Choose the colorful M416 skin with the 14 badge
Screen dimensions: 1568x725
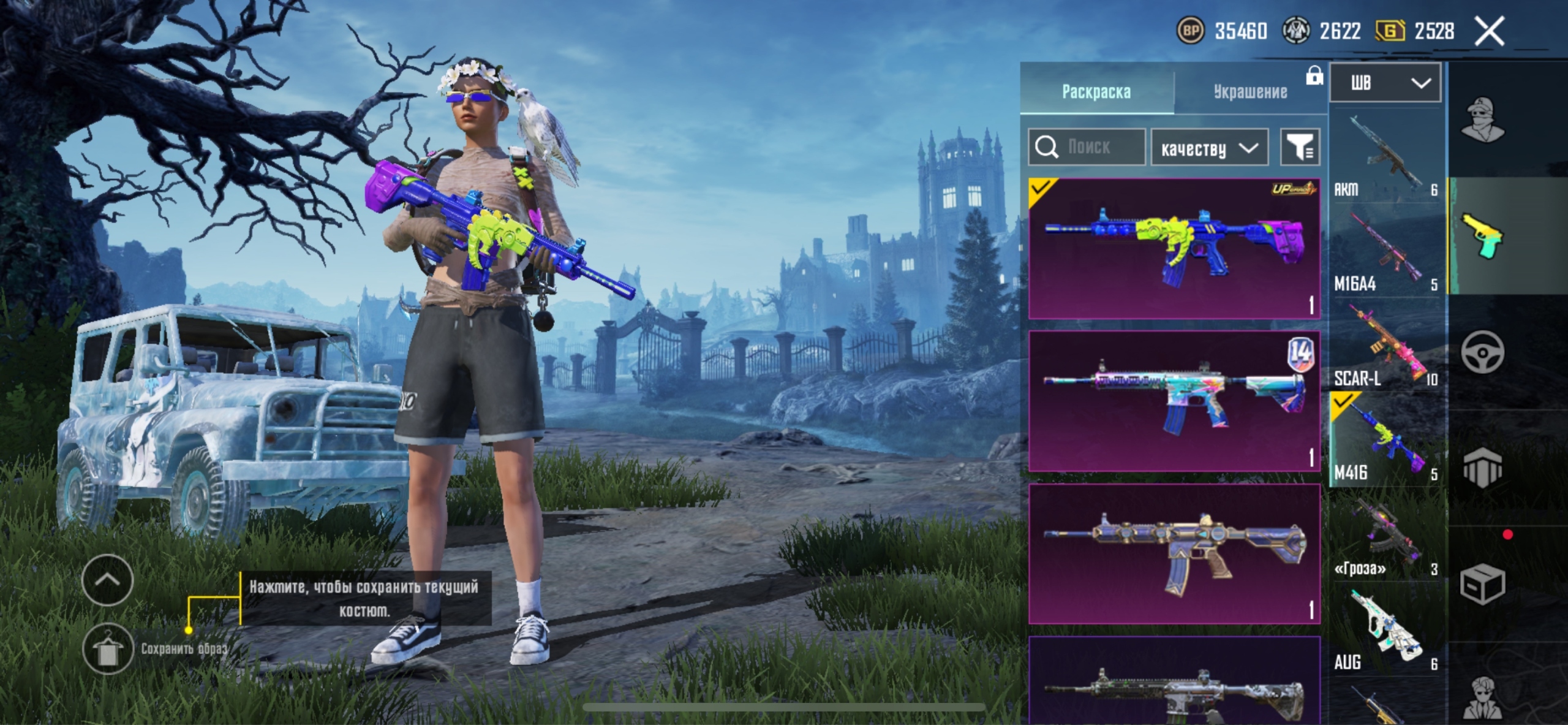[x=1174, y=401]
